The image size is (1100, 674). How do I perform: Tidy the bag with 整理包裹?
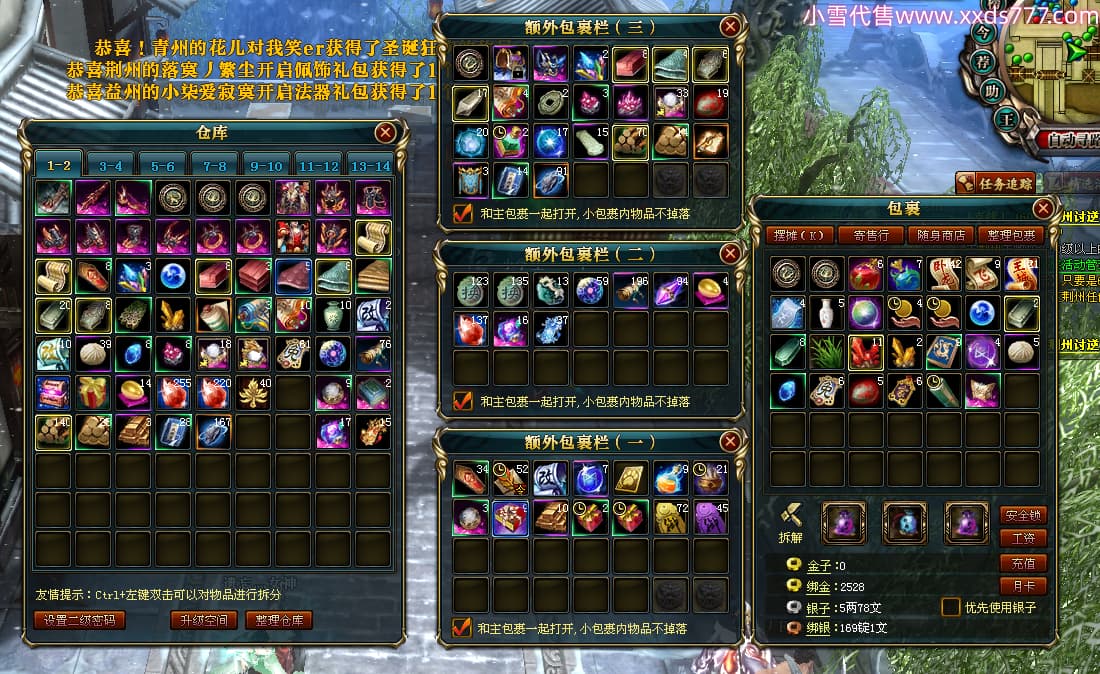point(1011,235)
